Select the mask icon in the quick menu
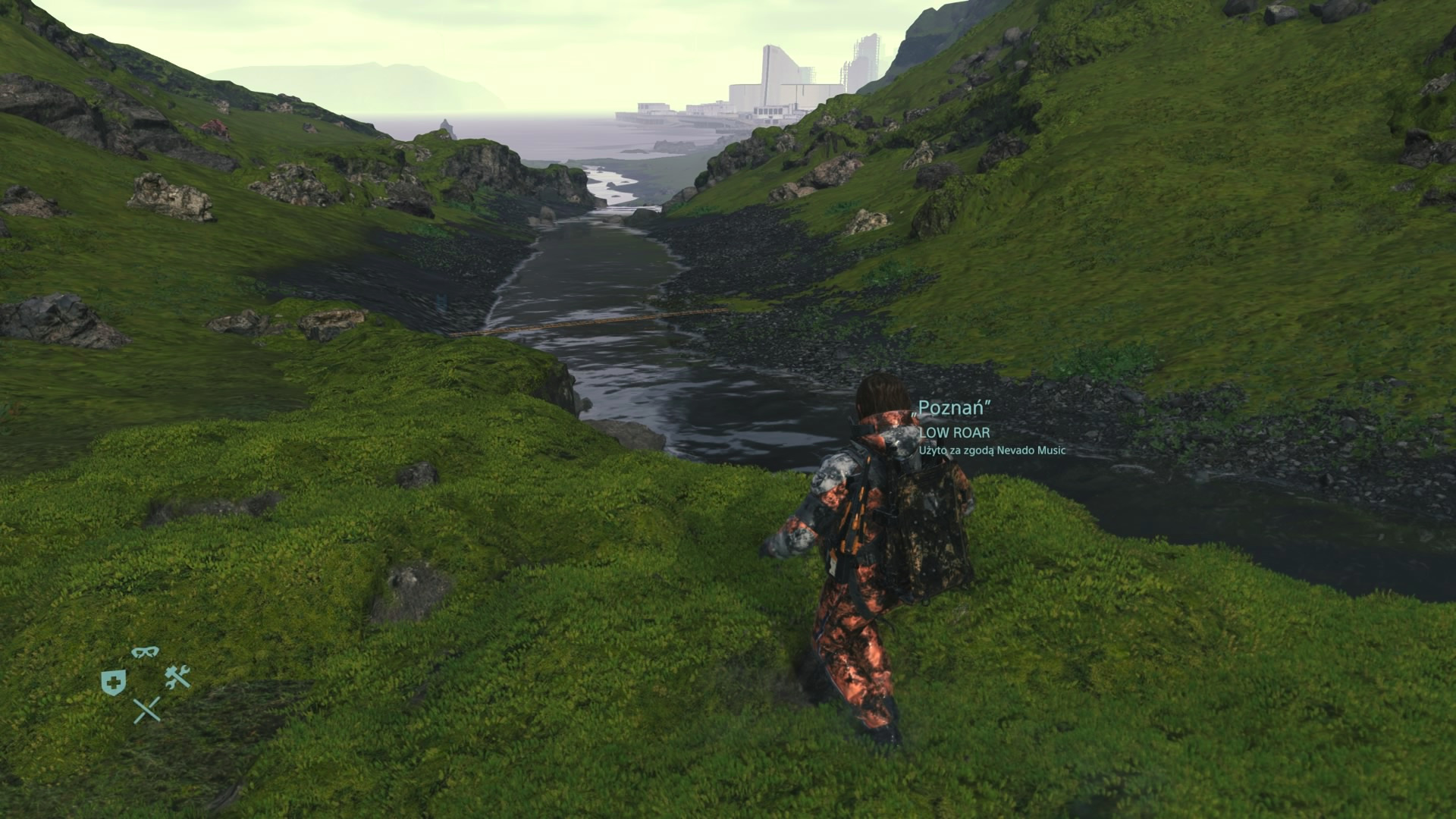This screenshot has height=819, width=1456. click(145, 652)
